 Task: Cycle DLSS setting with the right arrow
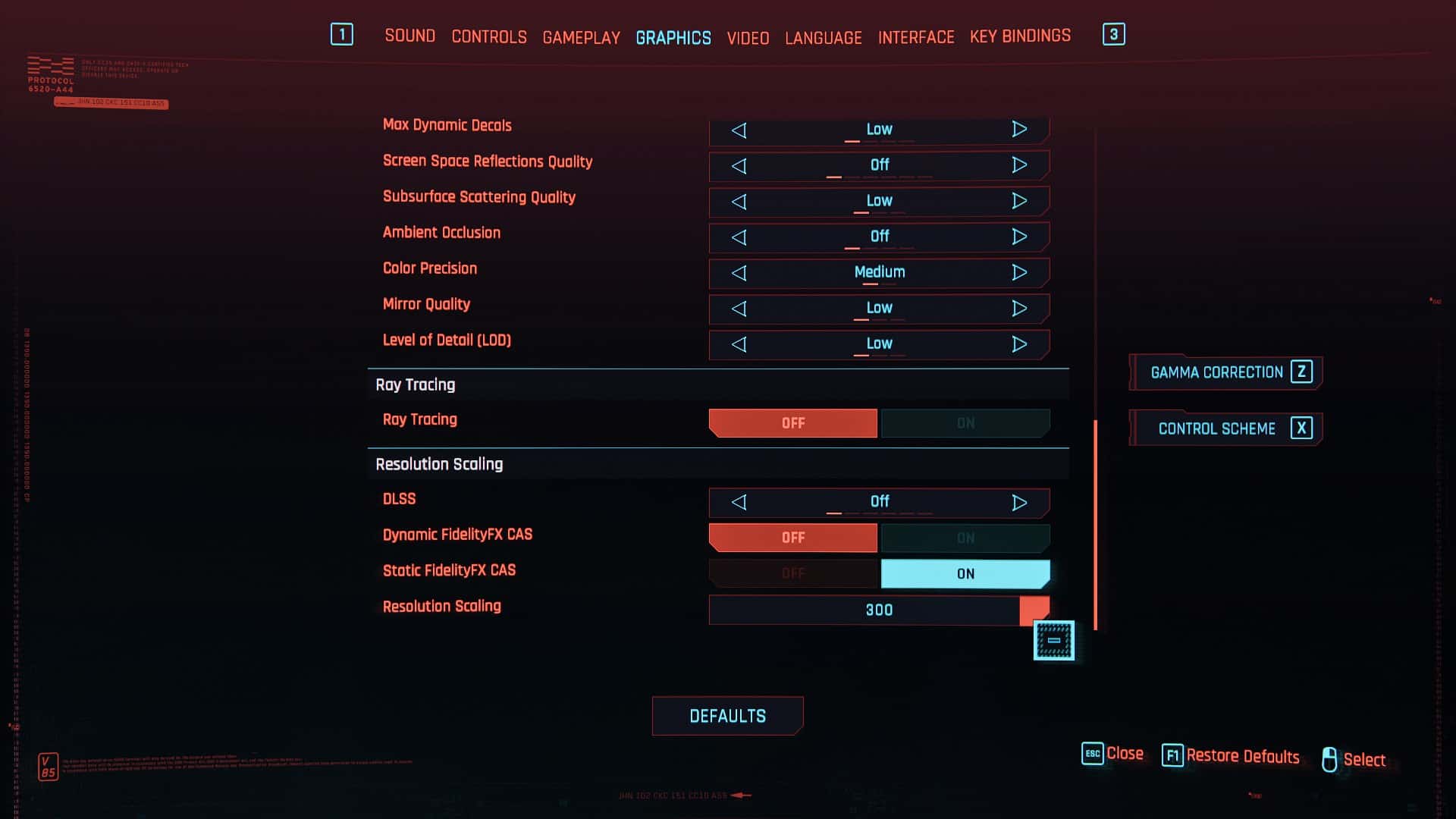click(x=1020, y=501)
